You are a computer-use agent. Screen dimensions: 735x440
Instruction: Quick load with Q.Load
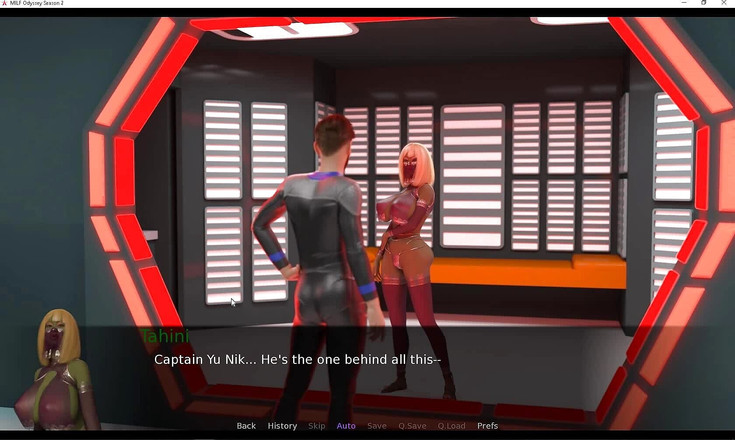[451, 426]
